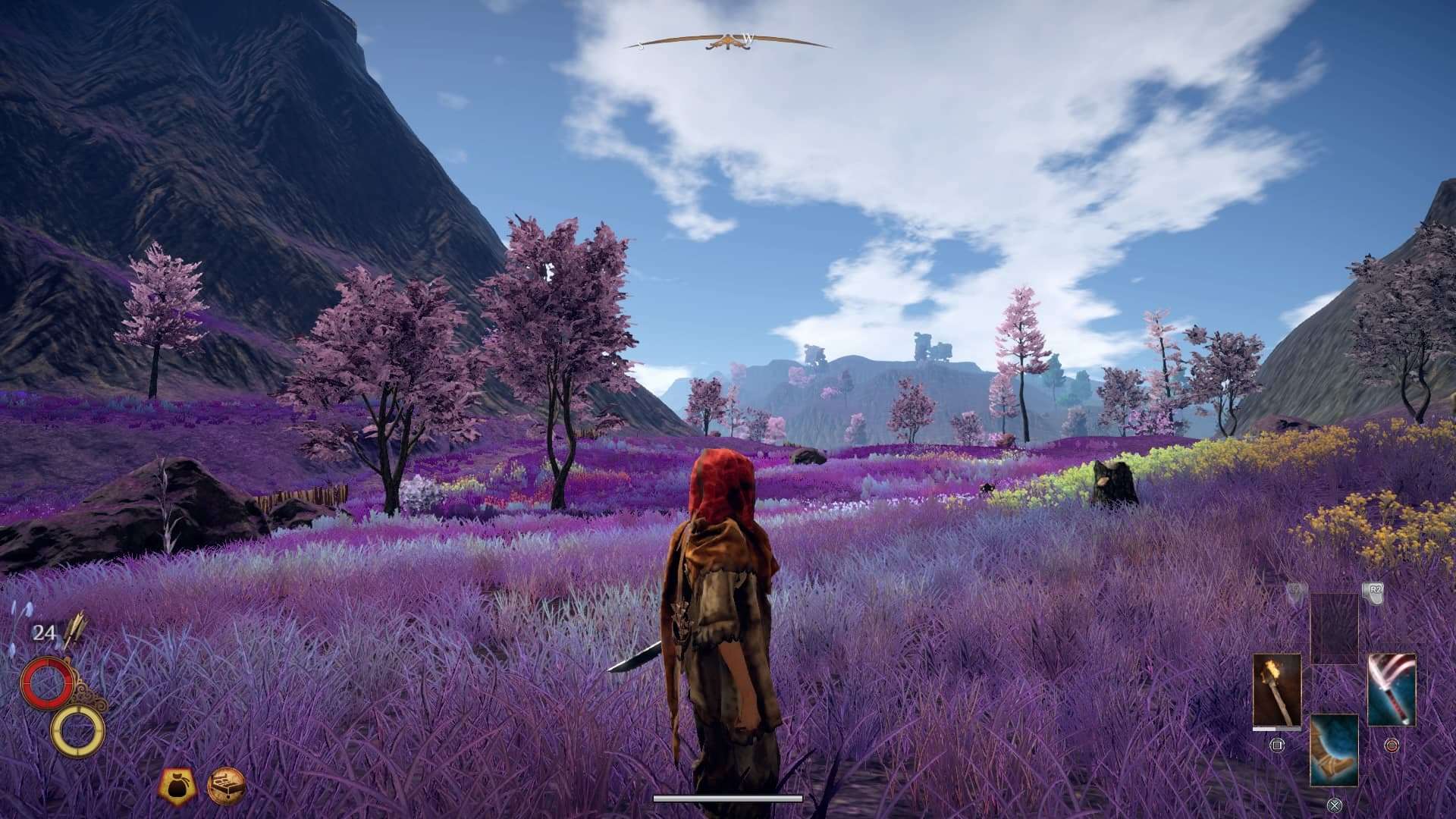The height and width of the screenshot is (819, 1456).
Task: Select the arrow quiver icon
Action: [76, 630]
